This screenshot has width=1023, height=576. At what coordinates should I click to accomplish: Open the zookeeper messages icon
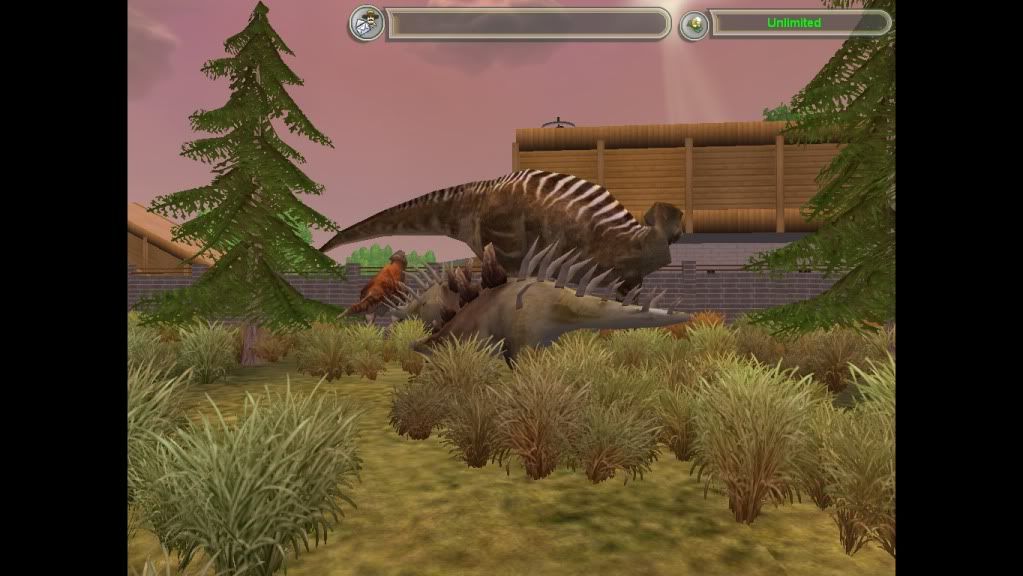pyautogui.click(x=366, y=24)
